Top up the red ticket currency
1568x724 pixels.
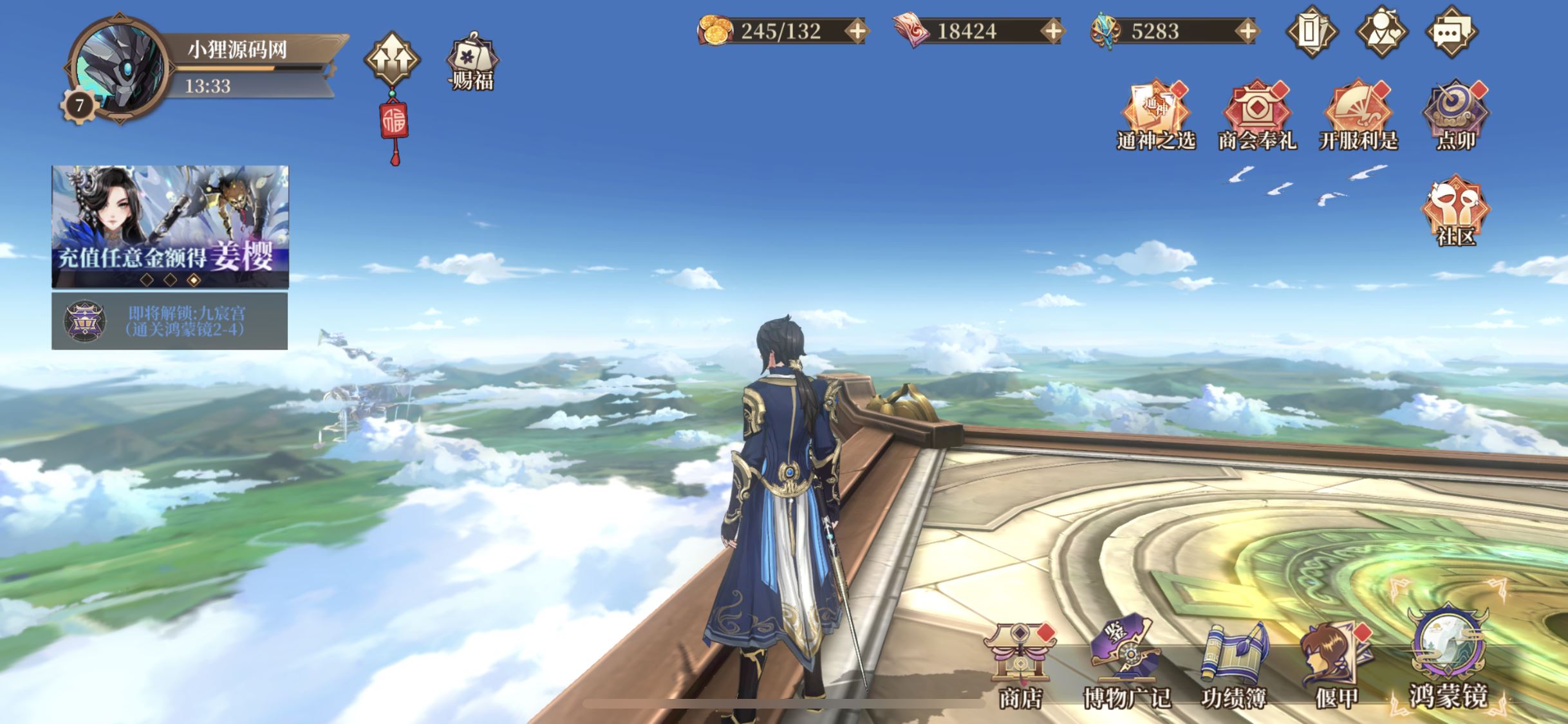pyautogui.click(x=1053, y=31)
